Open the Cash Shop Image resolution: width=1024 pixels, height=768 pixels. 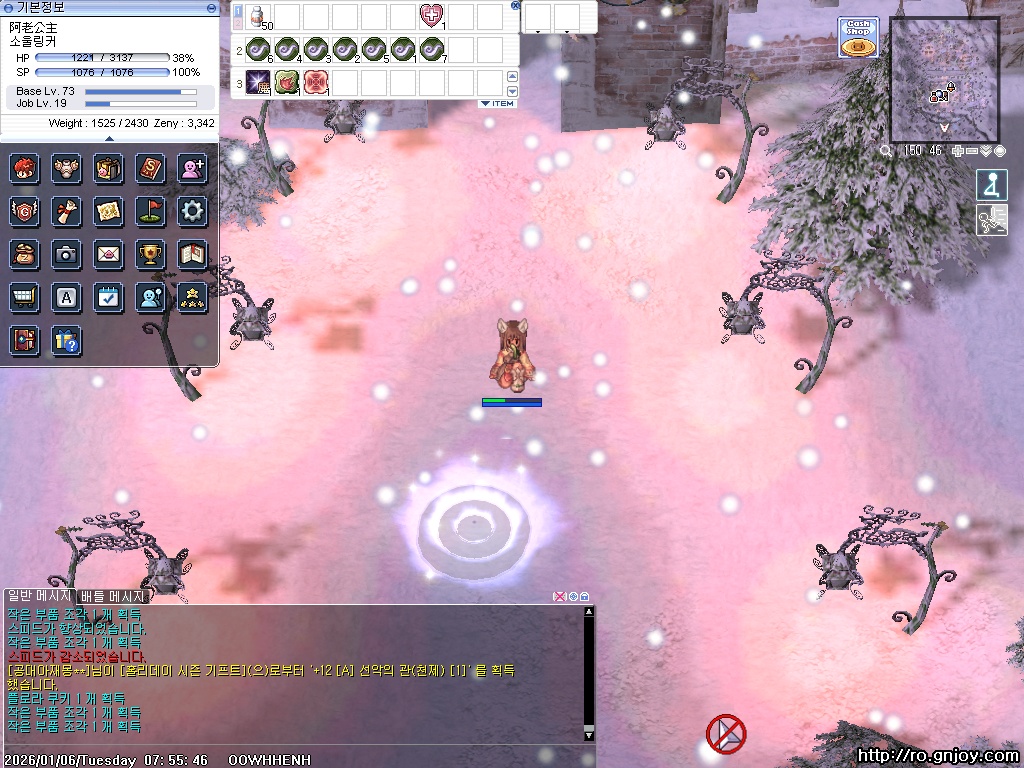coord(858,37)
